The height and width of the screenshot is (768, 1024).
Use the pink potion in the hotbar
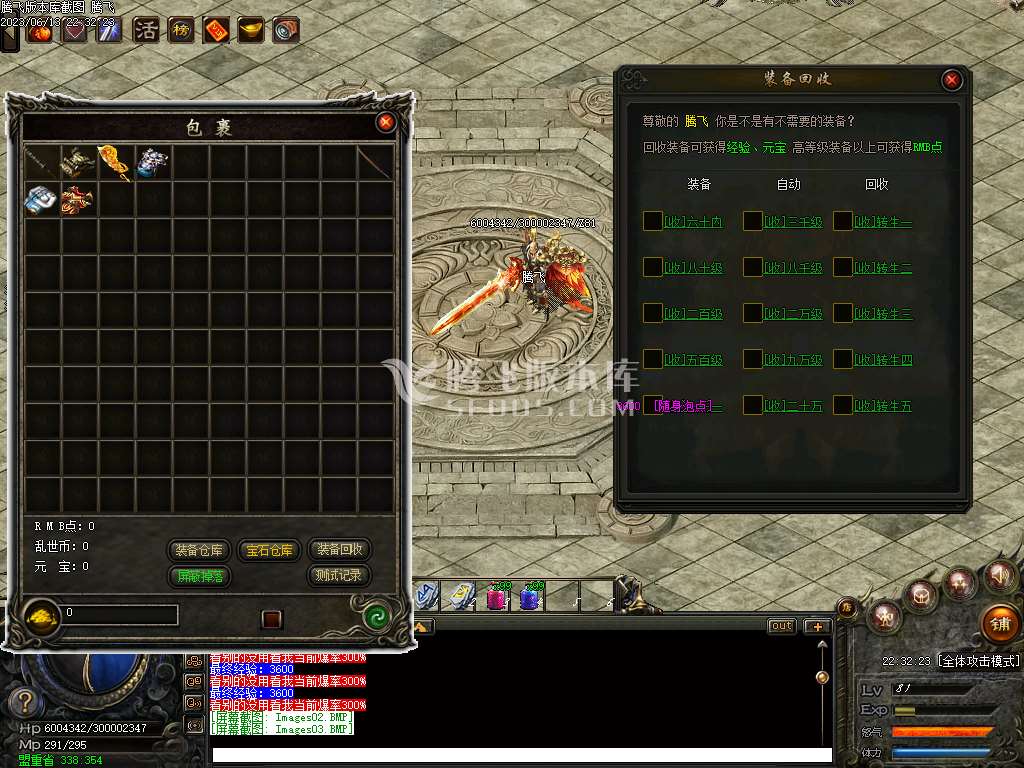(496, 597)
